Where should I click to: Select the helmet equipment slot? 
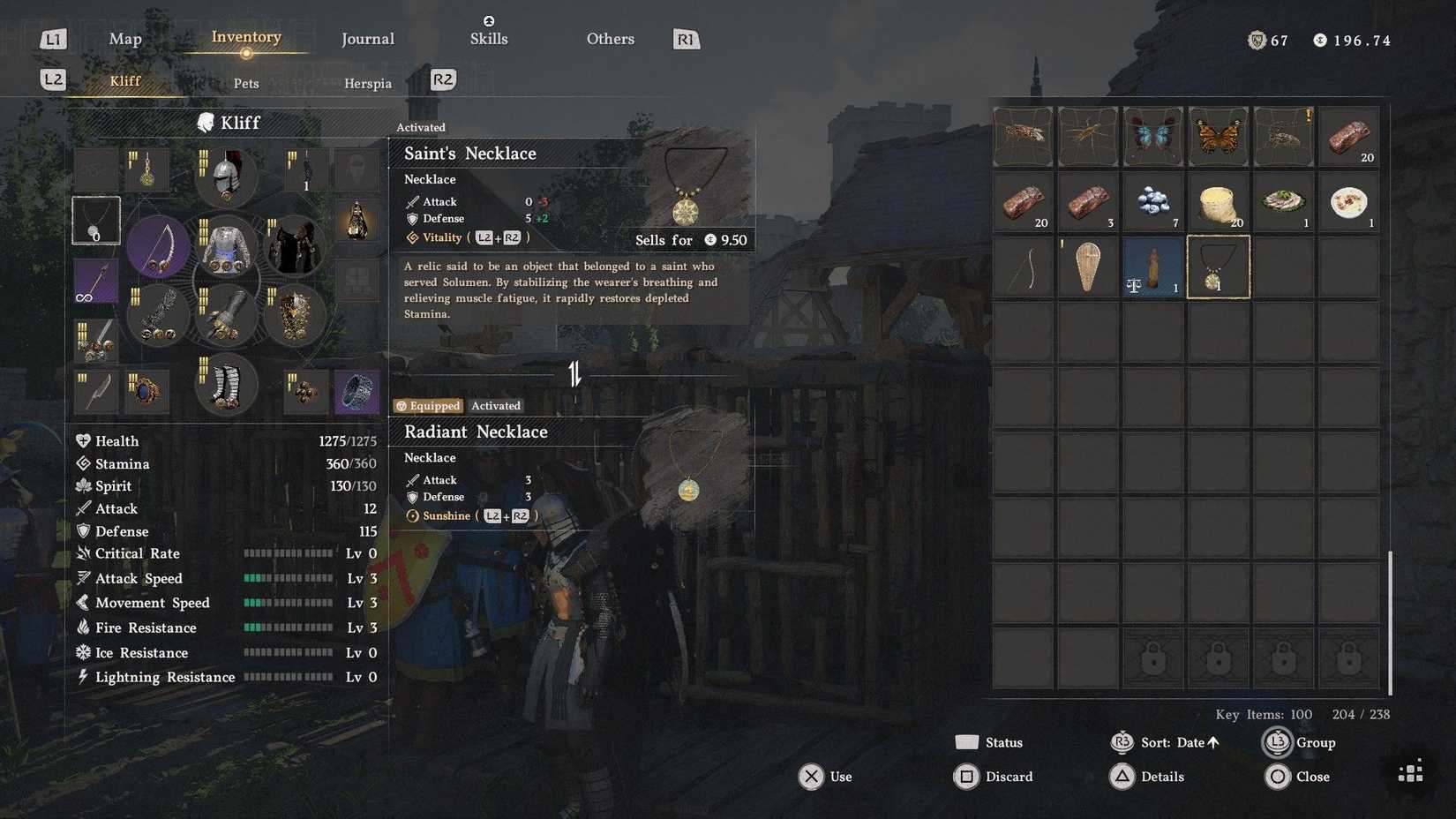[226, 175]
